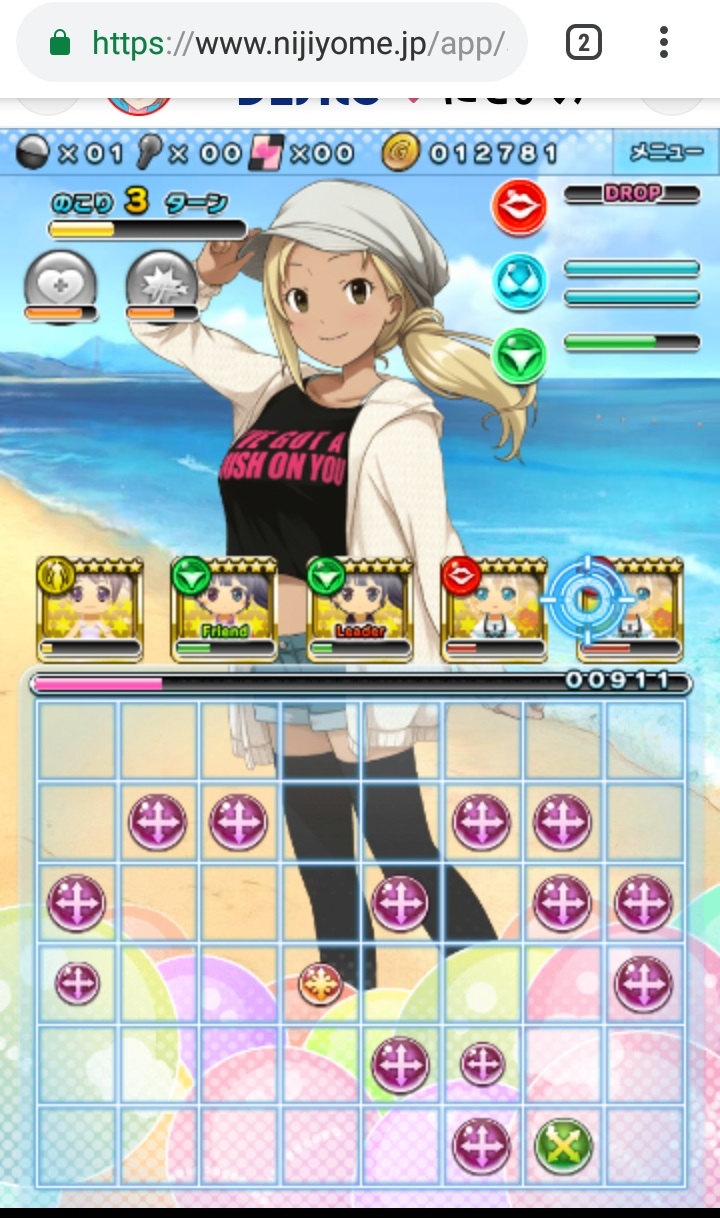
Task: Tap the green X orb on the board
Action: (x=564, y=1146)
